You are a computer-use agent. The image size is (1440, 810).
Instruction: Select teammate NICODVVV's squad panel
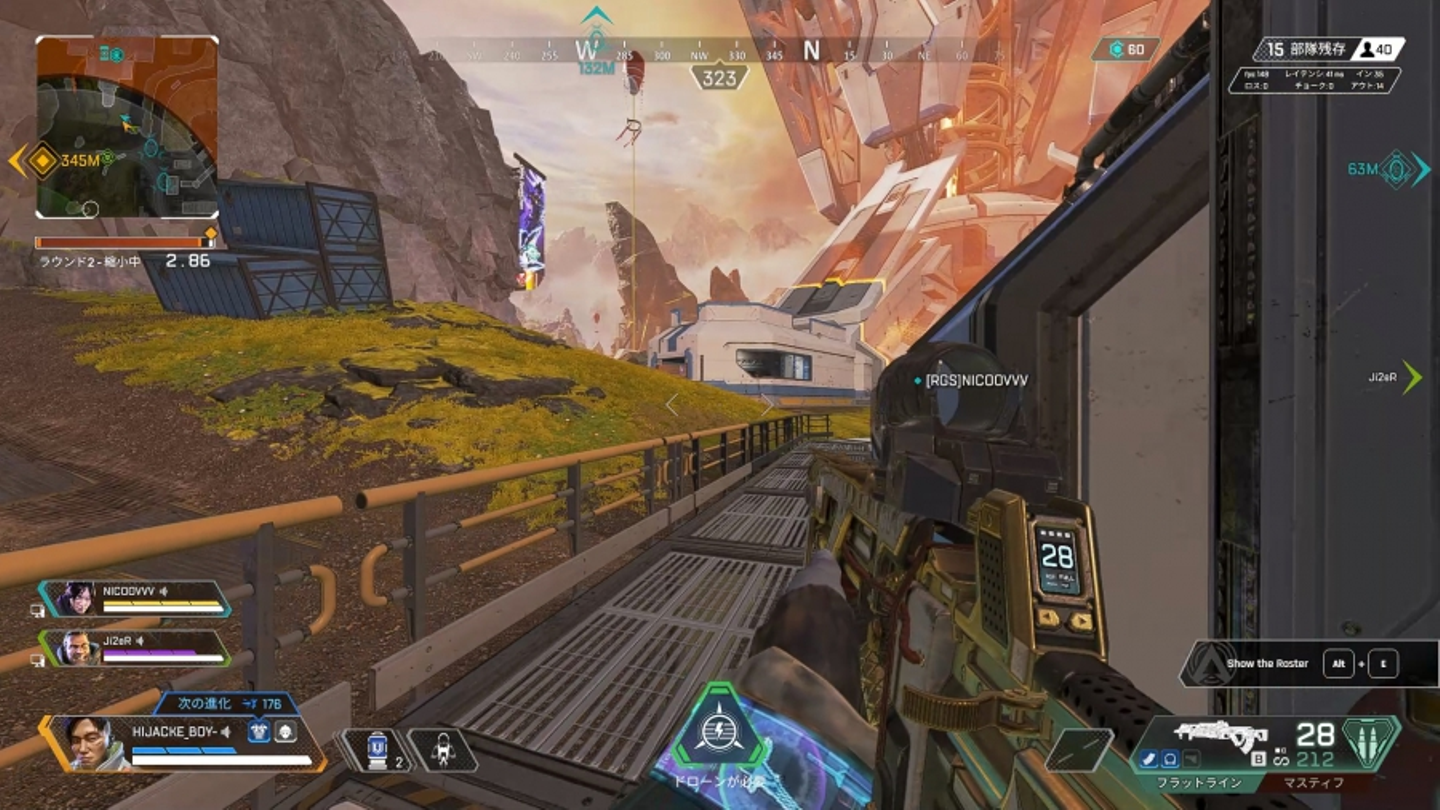coord(137,598)
